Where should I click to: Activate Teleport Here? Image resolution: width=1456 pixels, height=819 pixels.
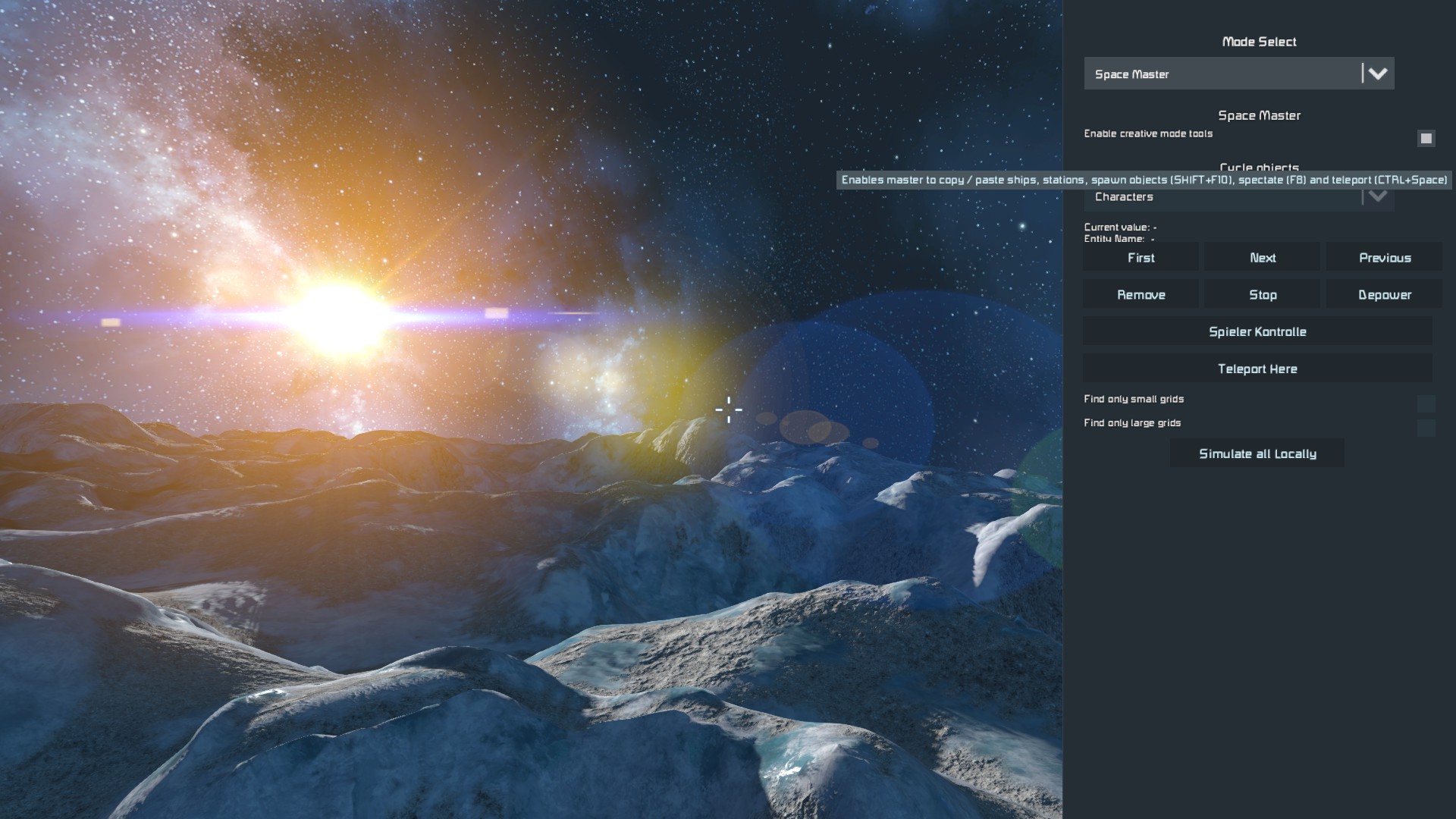tap(1257, 369)
